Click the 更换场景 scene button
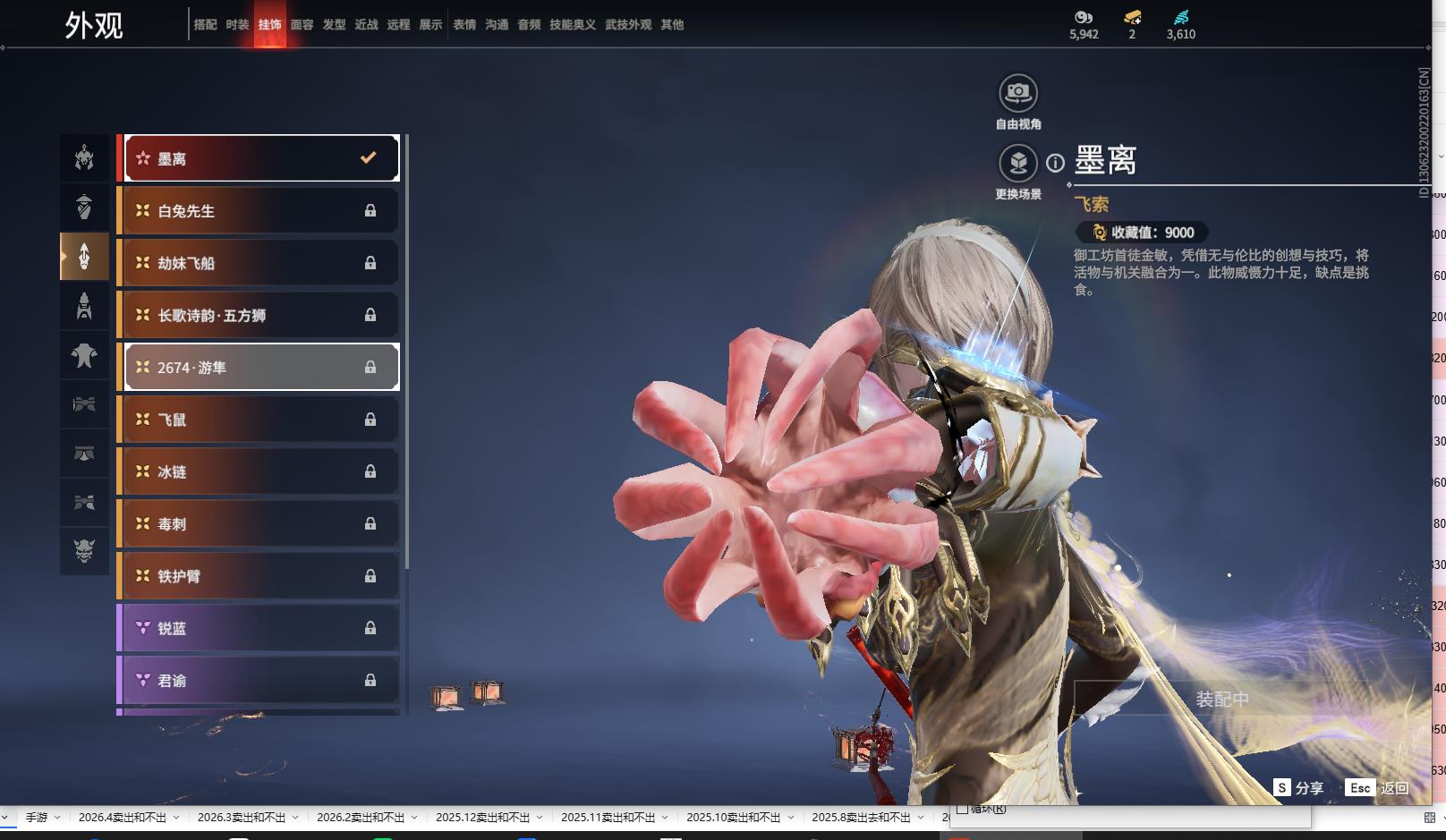The height and width of the screenshot is (840, 1446). pyautogui.click(x=1018, y=164)
